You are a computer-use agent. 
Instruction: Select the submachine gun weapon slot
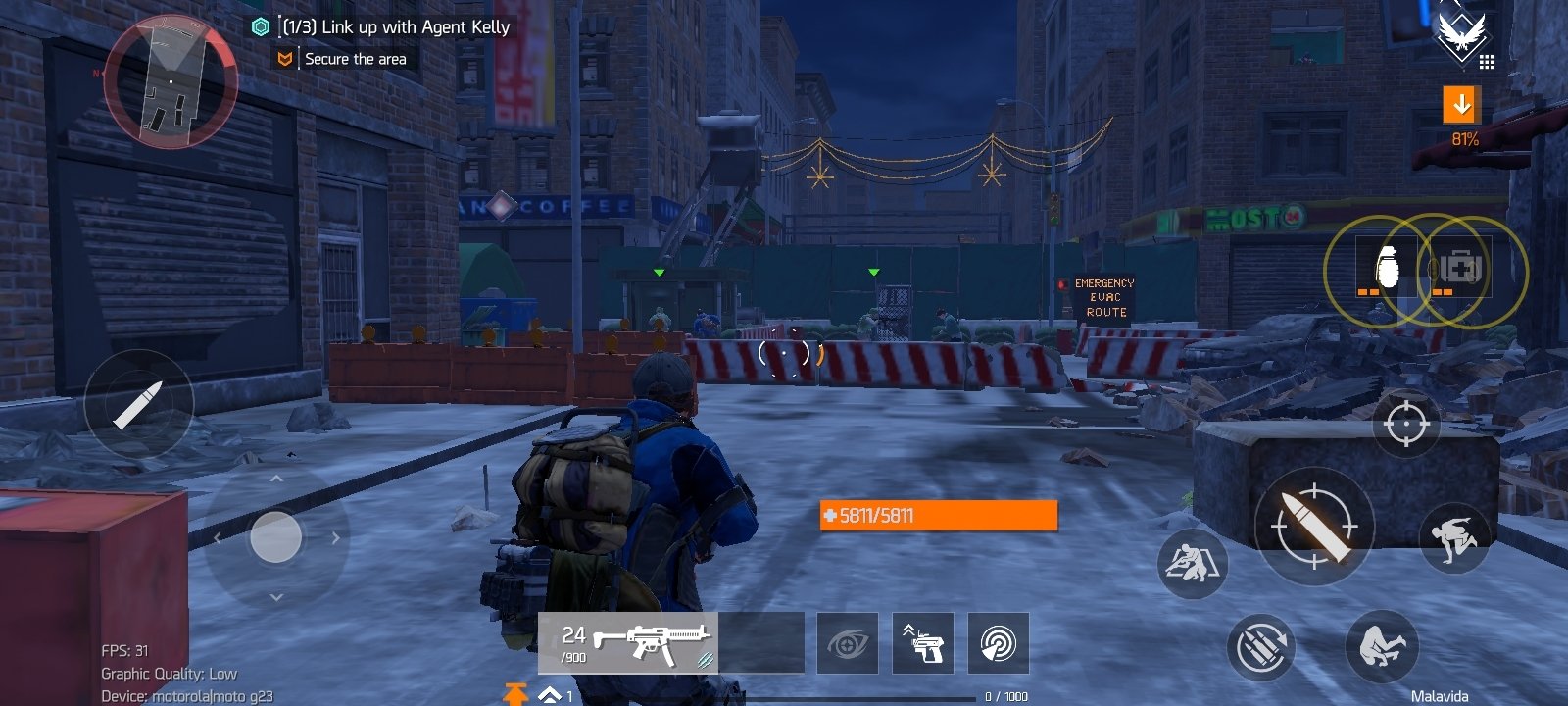point(628,643)
